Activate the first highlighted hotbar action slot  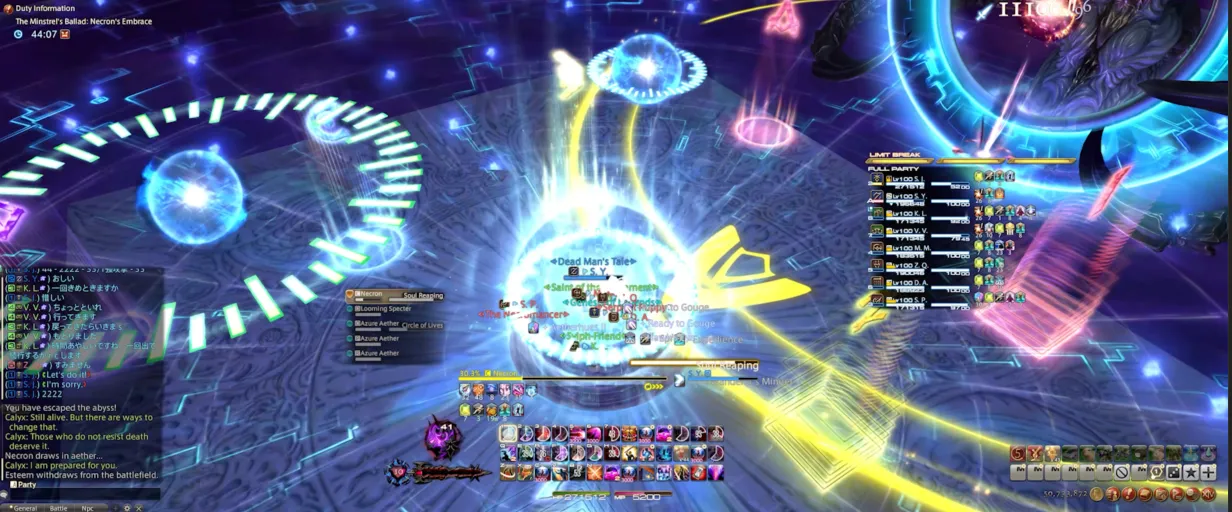tap(509, 434)
